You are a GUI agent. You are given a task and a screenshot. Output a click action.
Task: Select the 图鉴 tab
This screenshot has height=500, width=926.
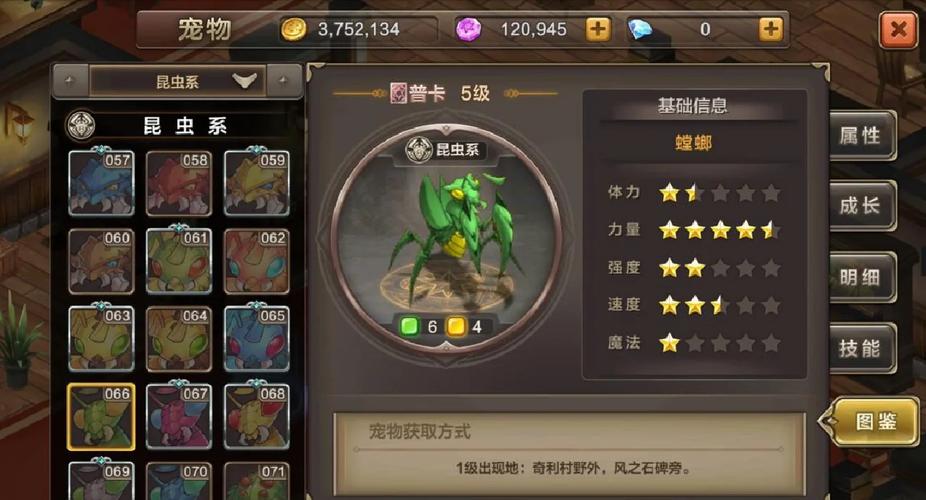pos(872,421)
